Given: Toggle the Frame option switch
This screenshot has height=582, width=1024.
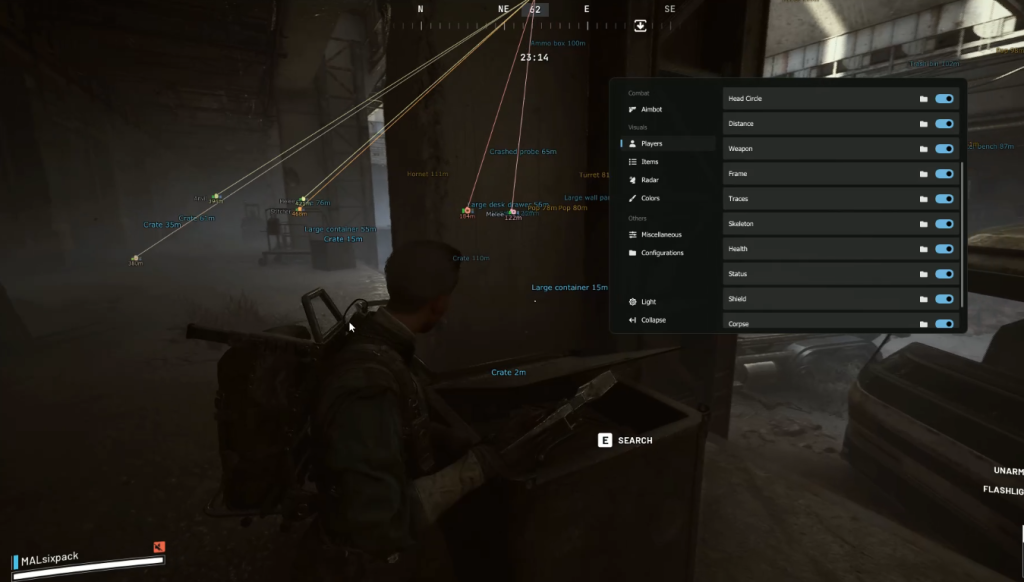Looking at the screenshot, I should pos(944,174).
